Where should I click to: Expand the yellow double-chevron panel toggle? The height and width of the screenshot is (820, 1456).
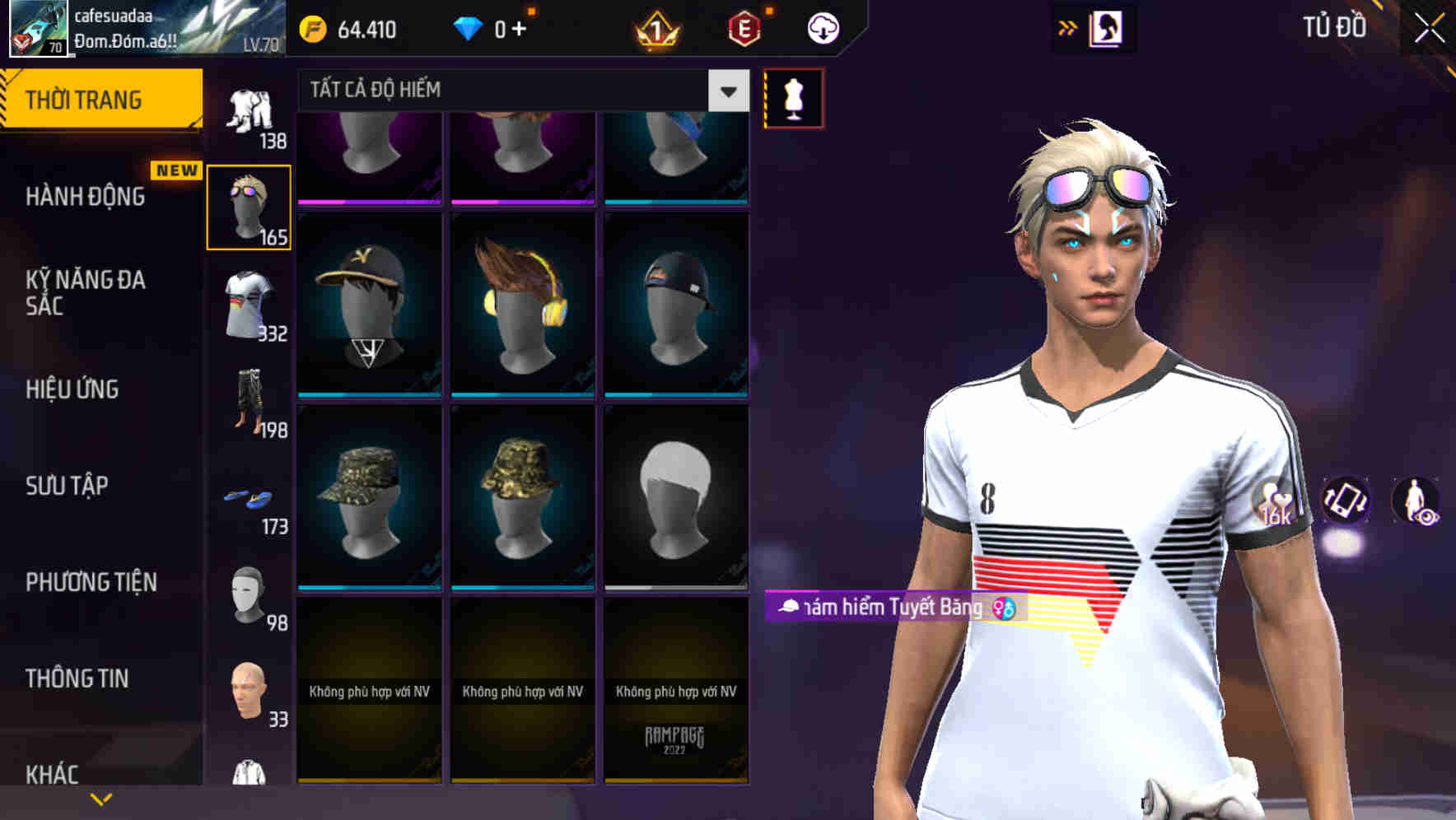(1067, 27)
